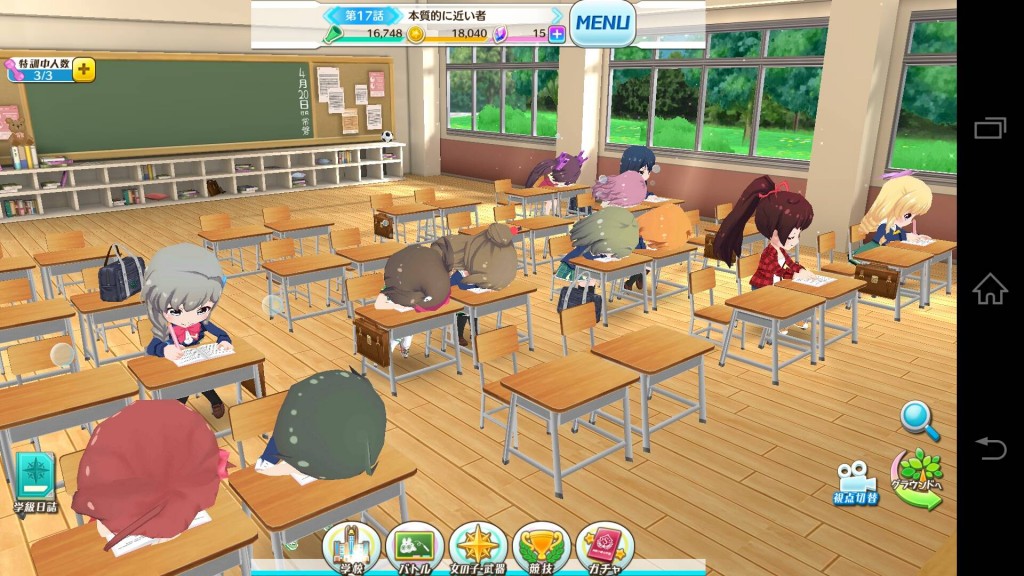Viewport: 1024px width, 576px height.
Task: Switch camera view with 視点切替
Action: 856,482
